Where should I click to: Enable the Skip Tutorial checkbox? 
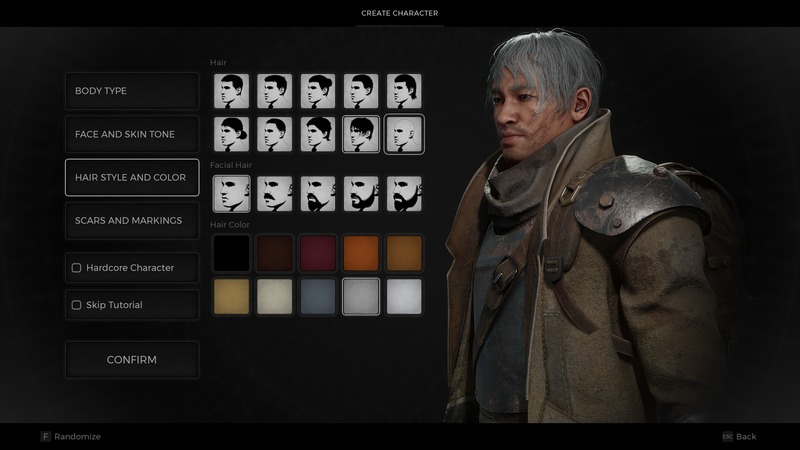point(77,305)
